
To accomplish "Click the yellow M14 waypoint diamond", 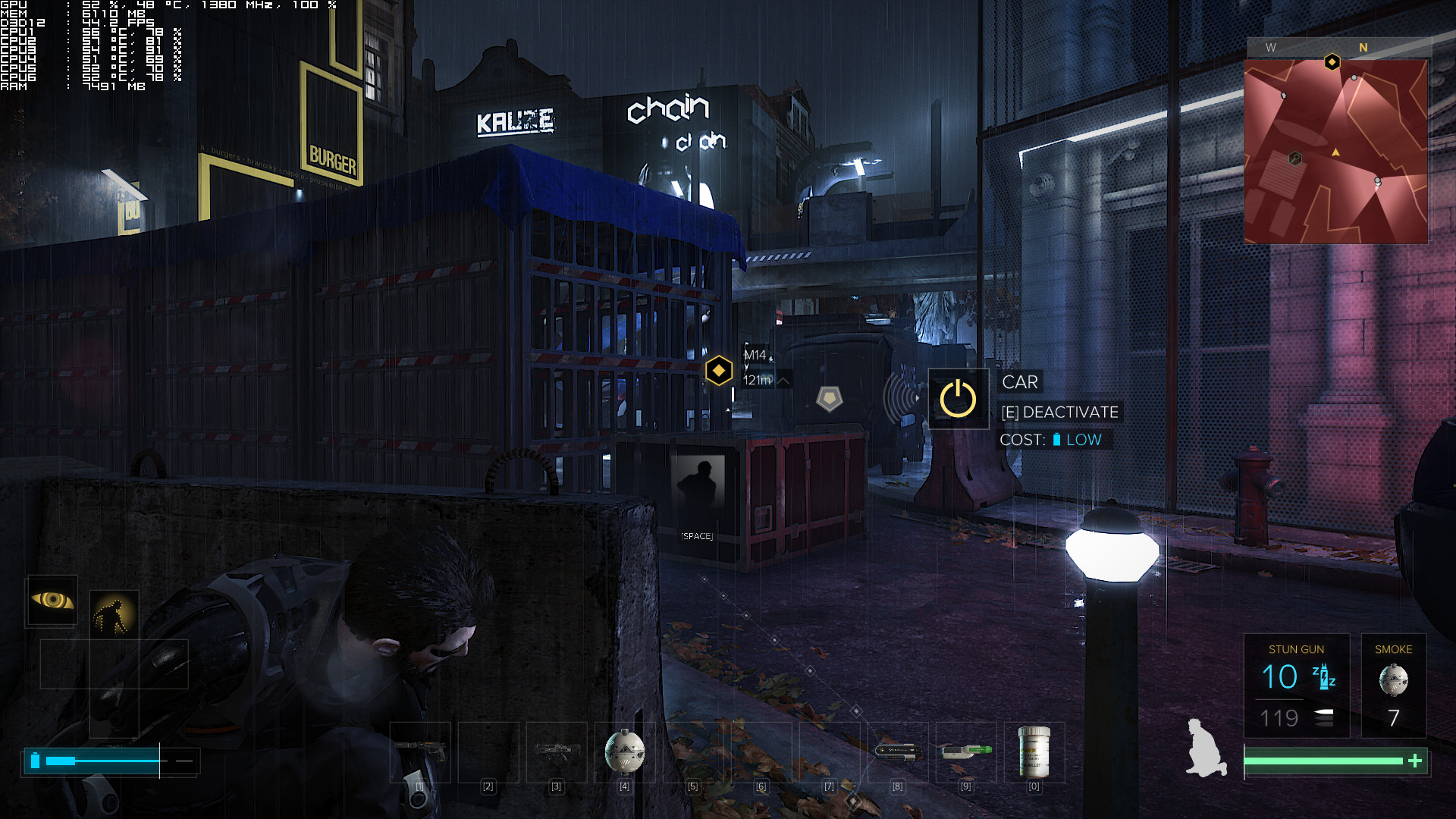I will 717,369.
